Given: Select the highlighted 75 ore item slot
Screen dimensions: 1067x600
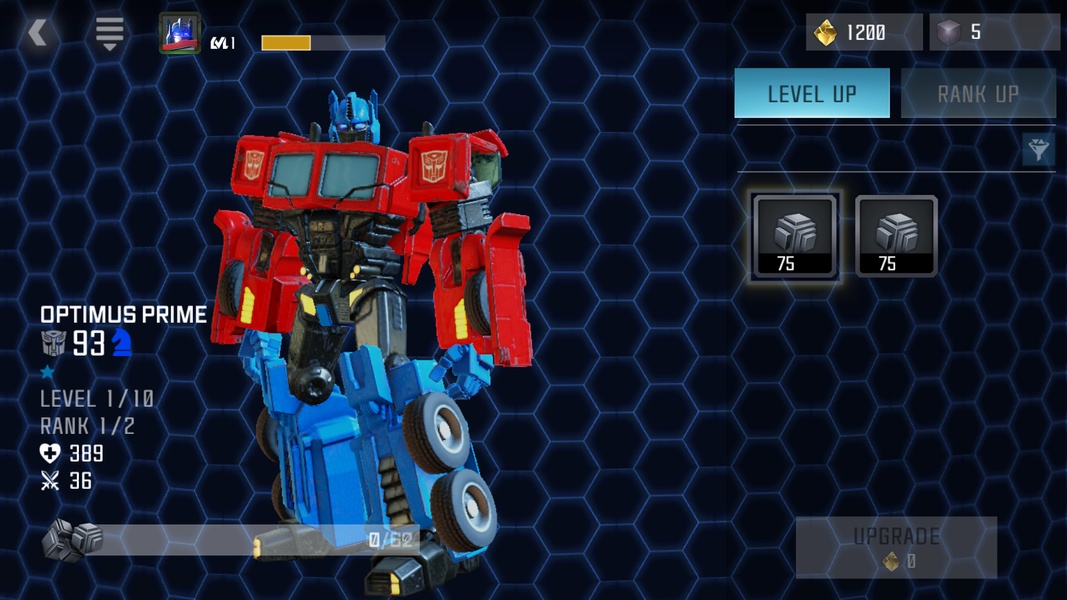Looking at the screenshot, I should point(795,236).
